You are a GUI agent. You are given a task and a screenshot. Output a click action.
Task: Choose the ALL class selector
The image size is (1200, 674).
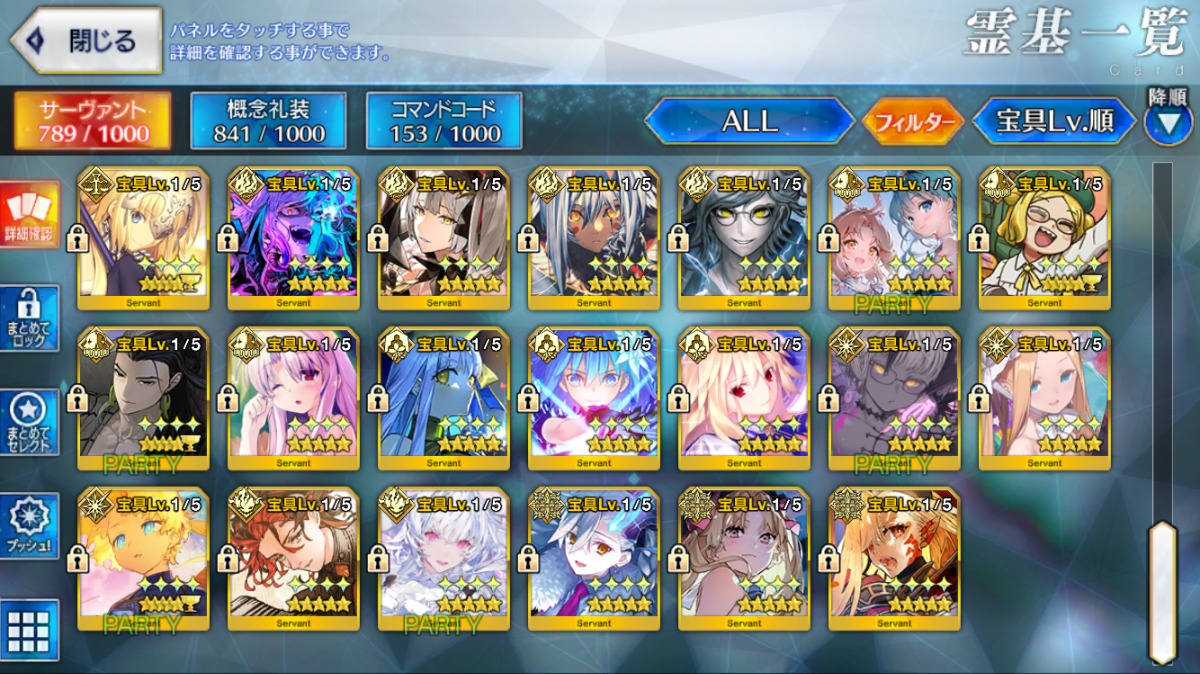[x=749, y=121]
